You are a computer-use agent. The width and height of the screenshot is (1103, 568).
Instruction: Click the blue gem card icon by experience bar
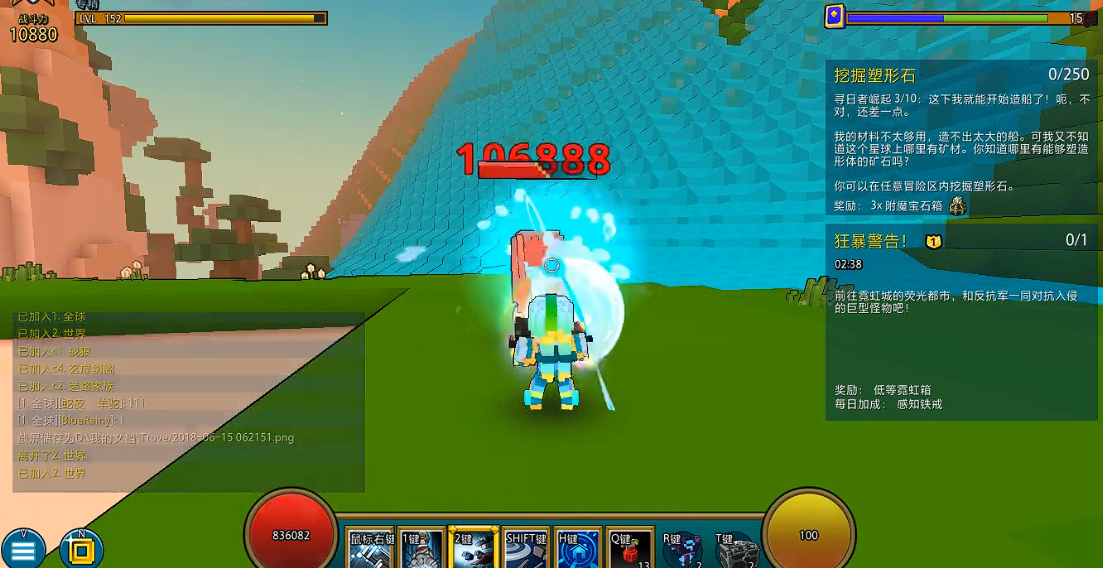click(x=834, y=16)
